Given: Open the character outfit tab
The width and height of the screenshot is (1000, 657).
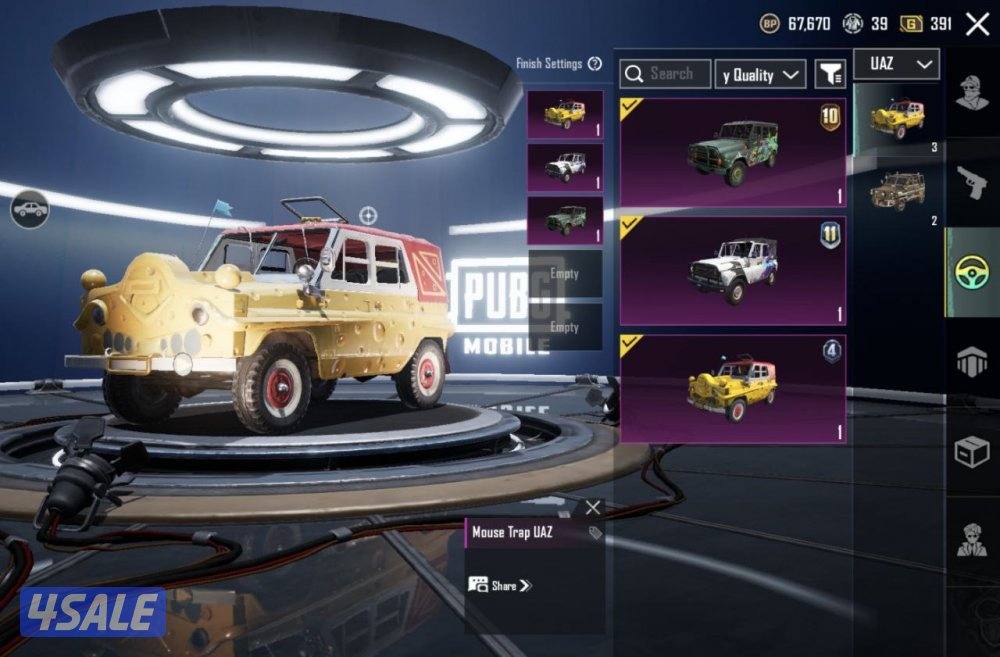Looking at the screenshot, I should point(972,93).
